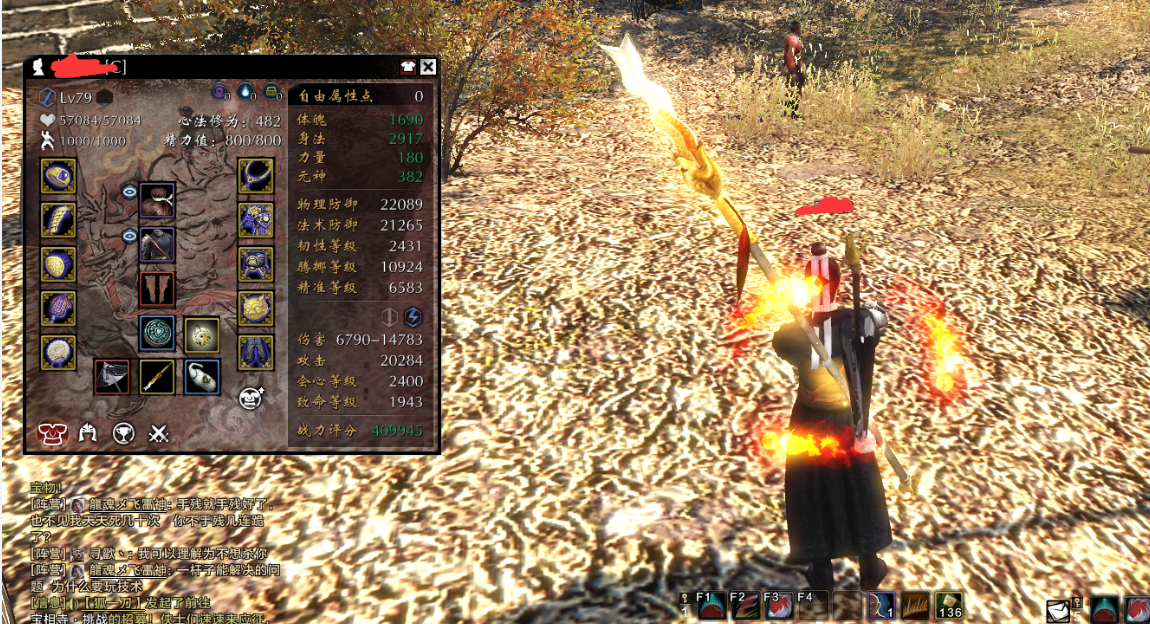Select the equipped necklace slot

[257, 176]
